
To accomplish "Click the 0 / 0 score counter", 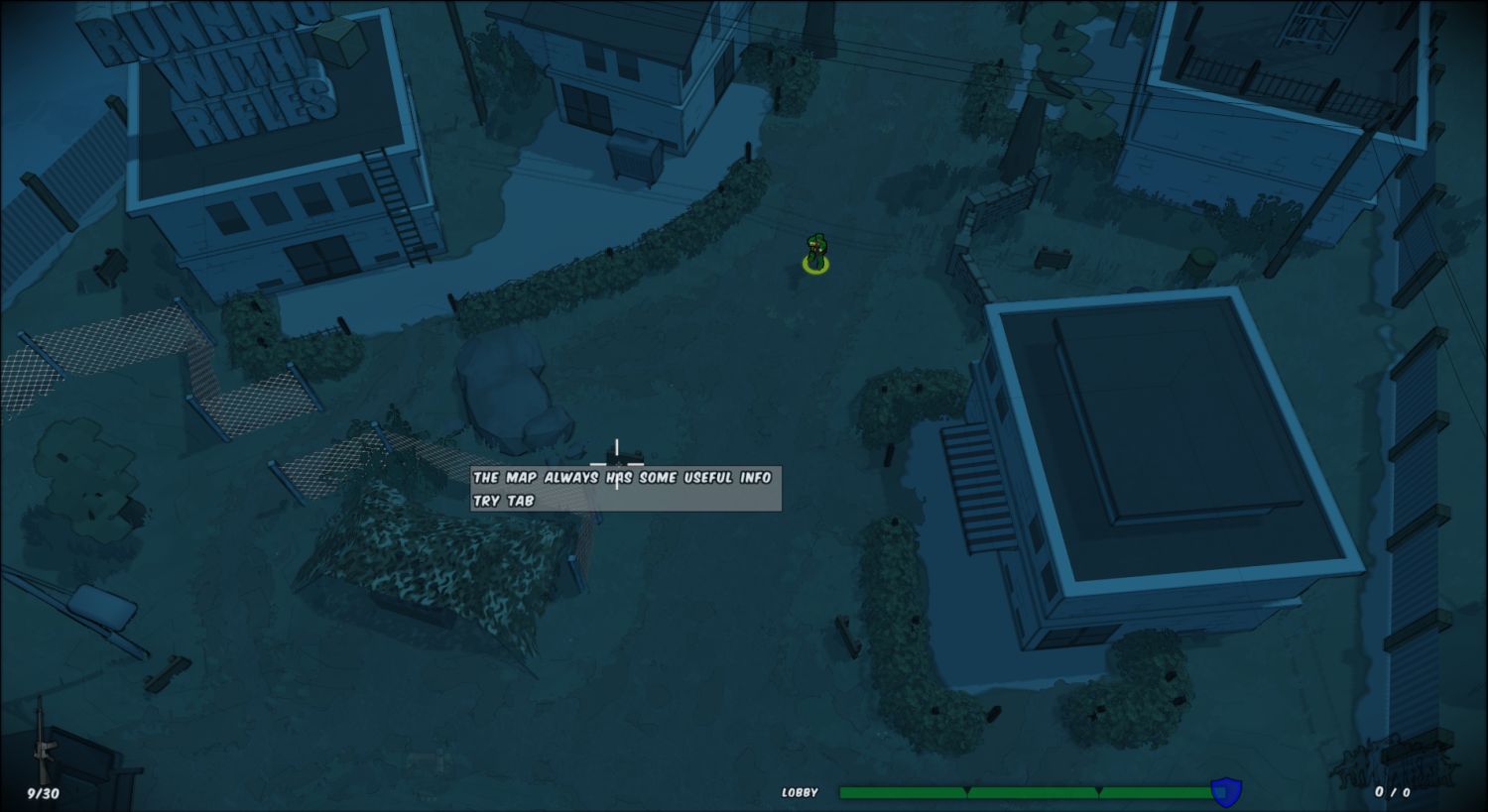I will (1395, 790).
